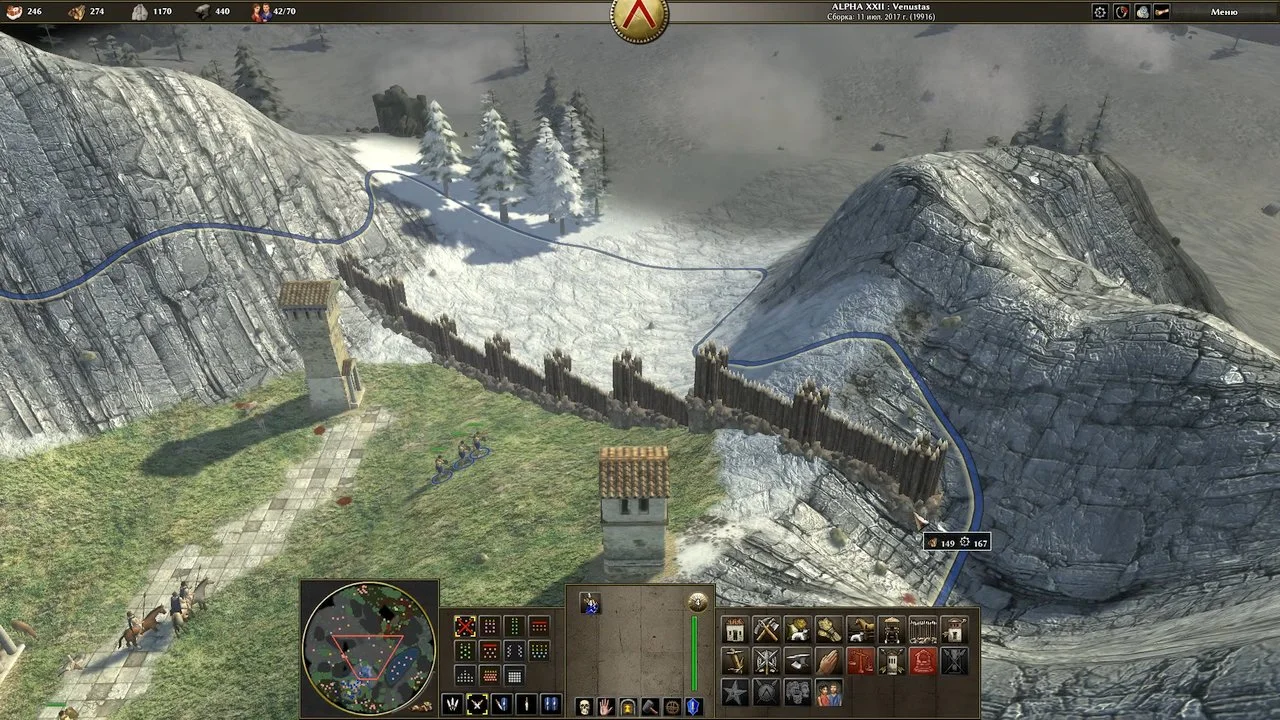Open the Меню dropdown

pos(1224,12)
